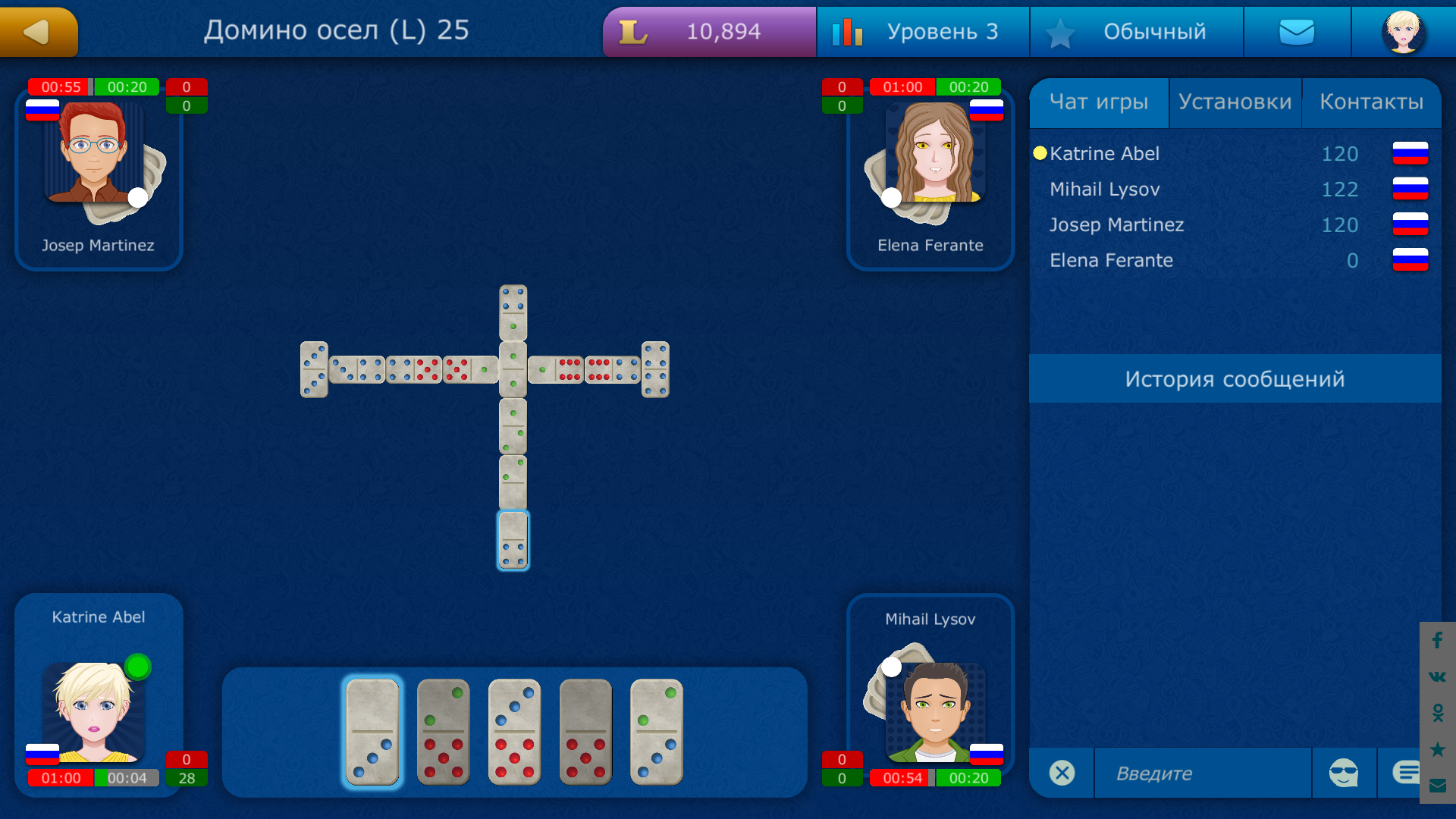Screen dimensions: 1456x819
Task: Click the green online indicator on Katrine Abel
Action: click(137, 665)
